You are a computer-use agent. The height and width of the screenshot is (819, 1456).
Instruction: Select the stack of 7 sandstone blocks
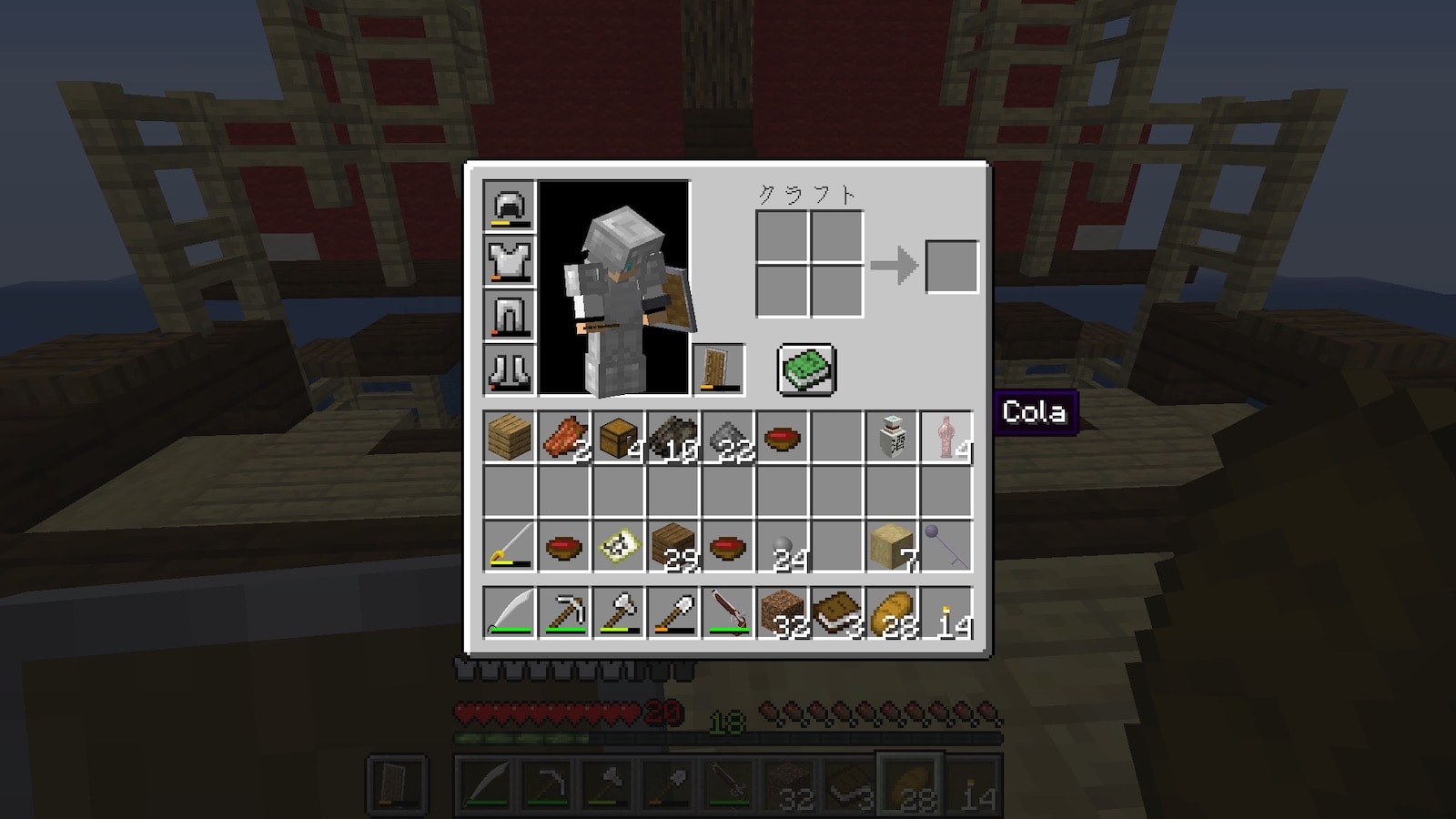(x=892, y=547)
